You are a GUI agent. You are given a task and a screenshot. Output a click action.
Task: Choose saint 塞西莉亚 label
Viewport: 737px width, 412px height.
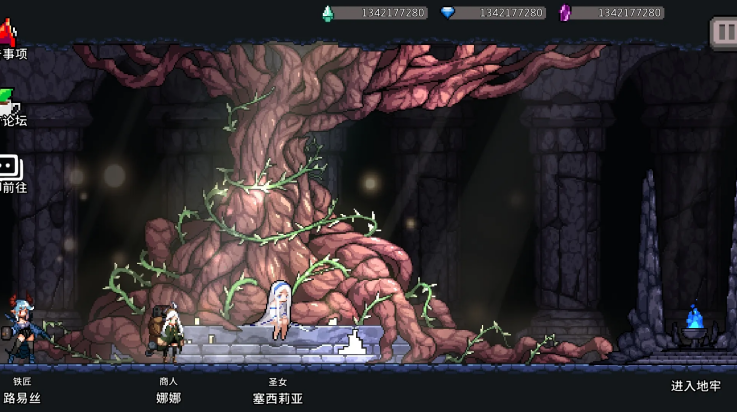click(x=277, y=397)
